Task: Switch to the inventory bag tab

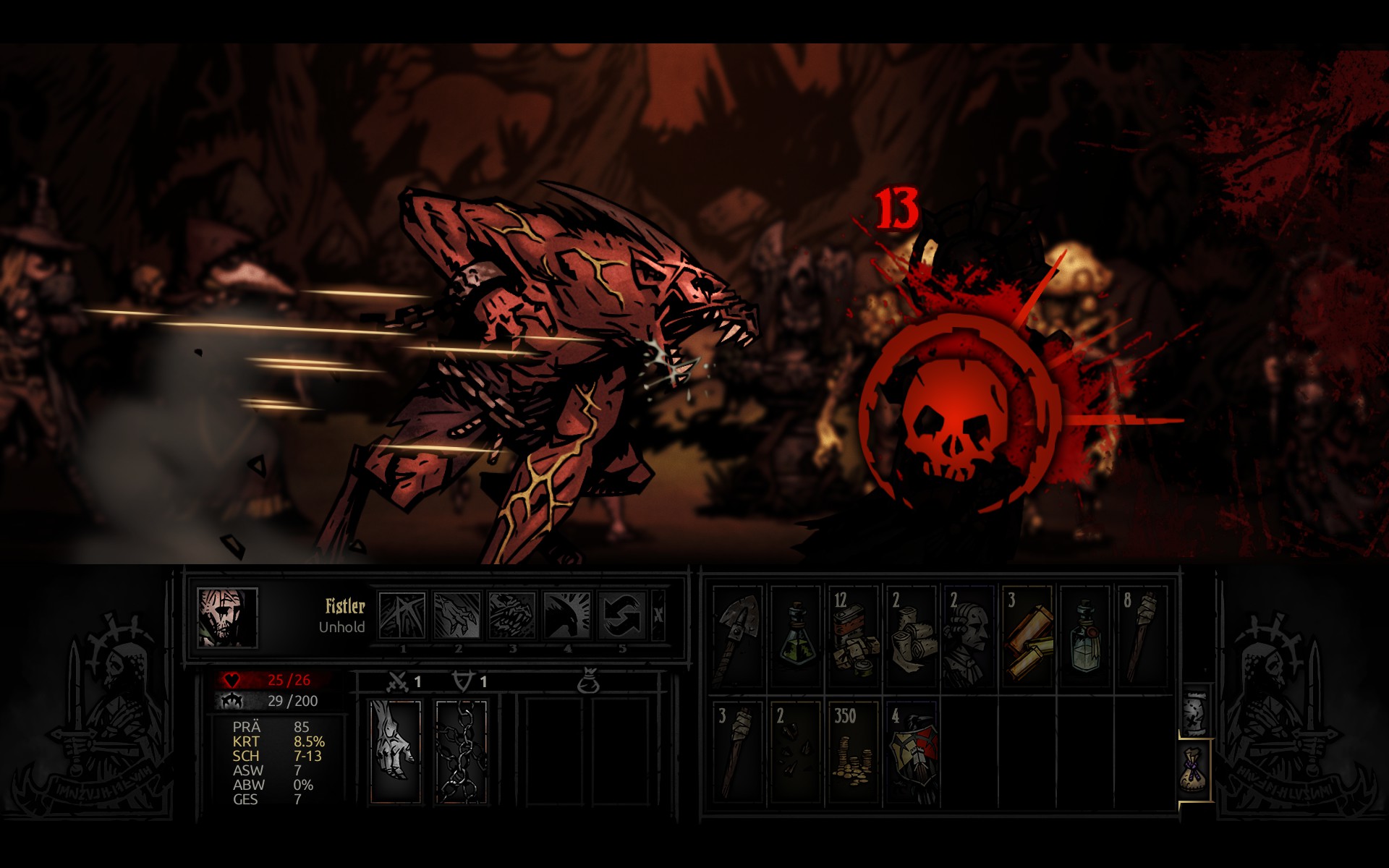Action: point(1195,770)
